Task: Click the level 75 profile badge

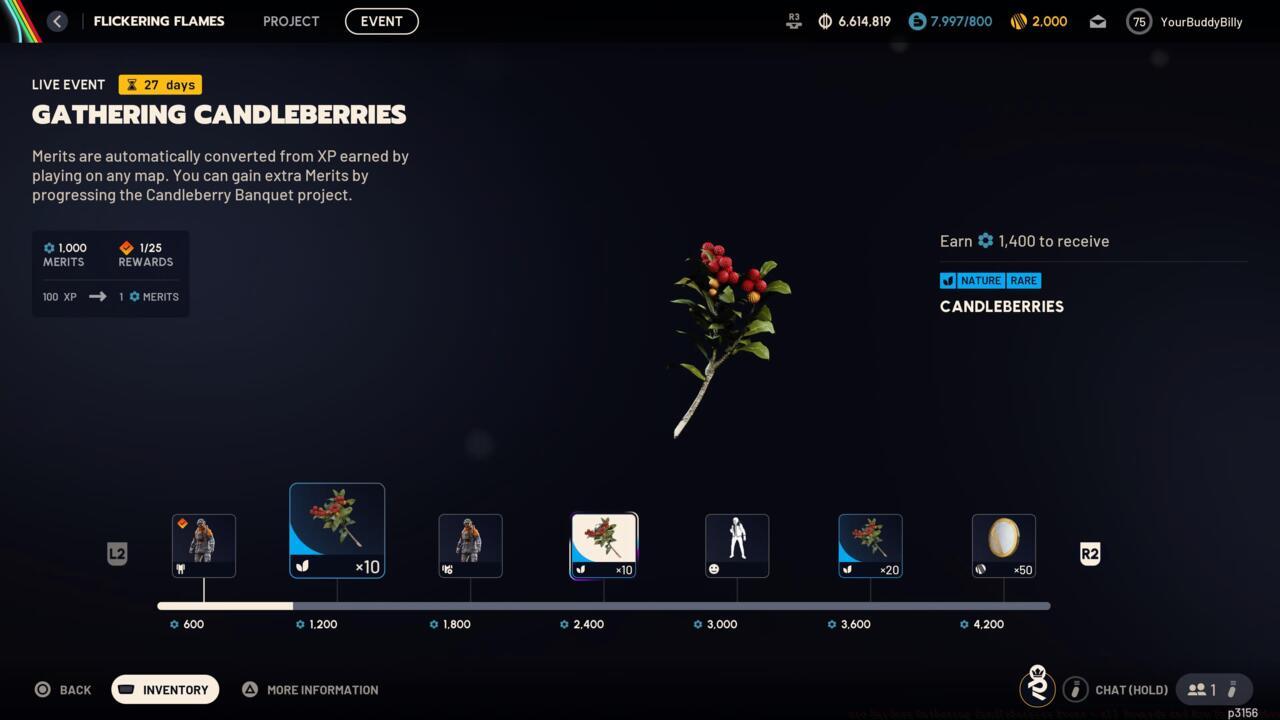Action: (1138, 21)
